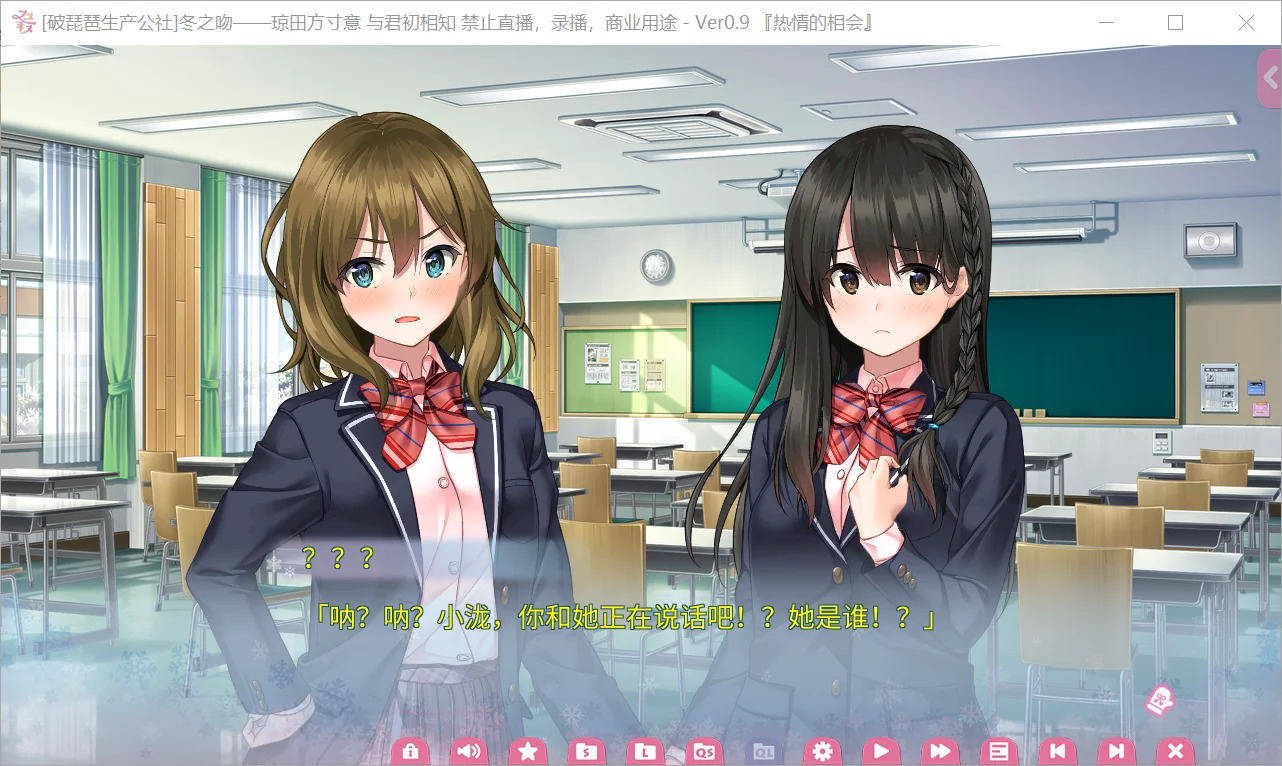The width and height of the screenshot is (1282, 766).
Task: Select the speaker name label ？？？
Action: click(x=337, y=560)
